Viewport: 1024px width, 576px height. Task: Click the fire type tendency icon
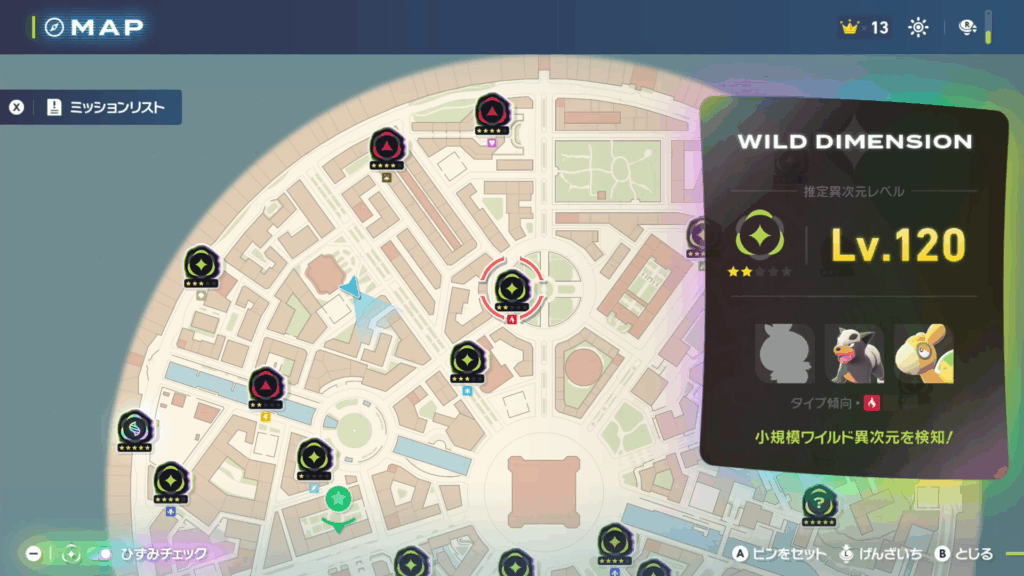click(871, 403)
